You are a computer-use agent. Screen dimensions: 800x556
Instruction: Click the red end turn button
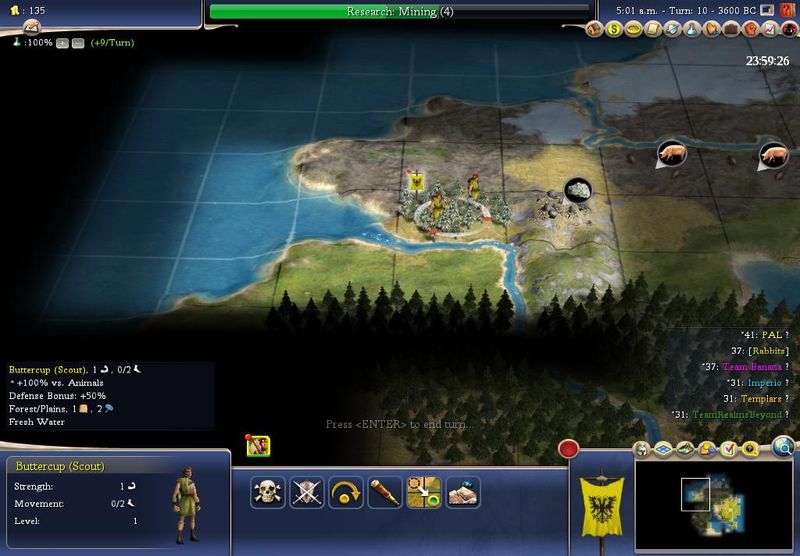point(570,449)
